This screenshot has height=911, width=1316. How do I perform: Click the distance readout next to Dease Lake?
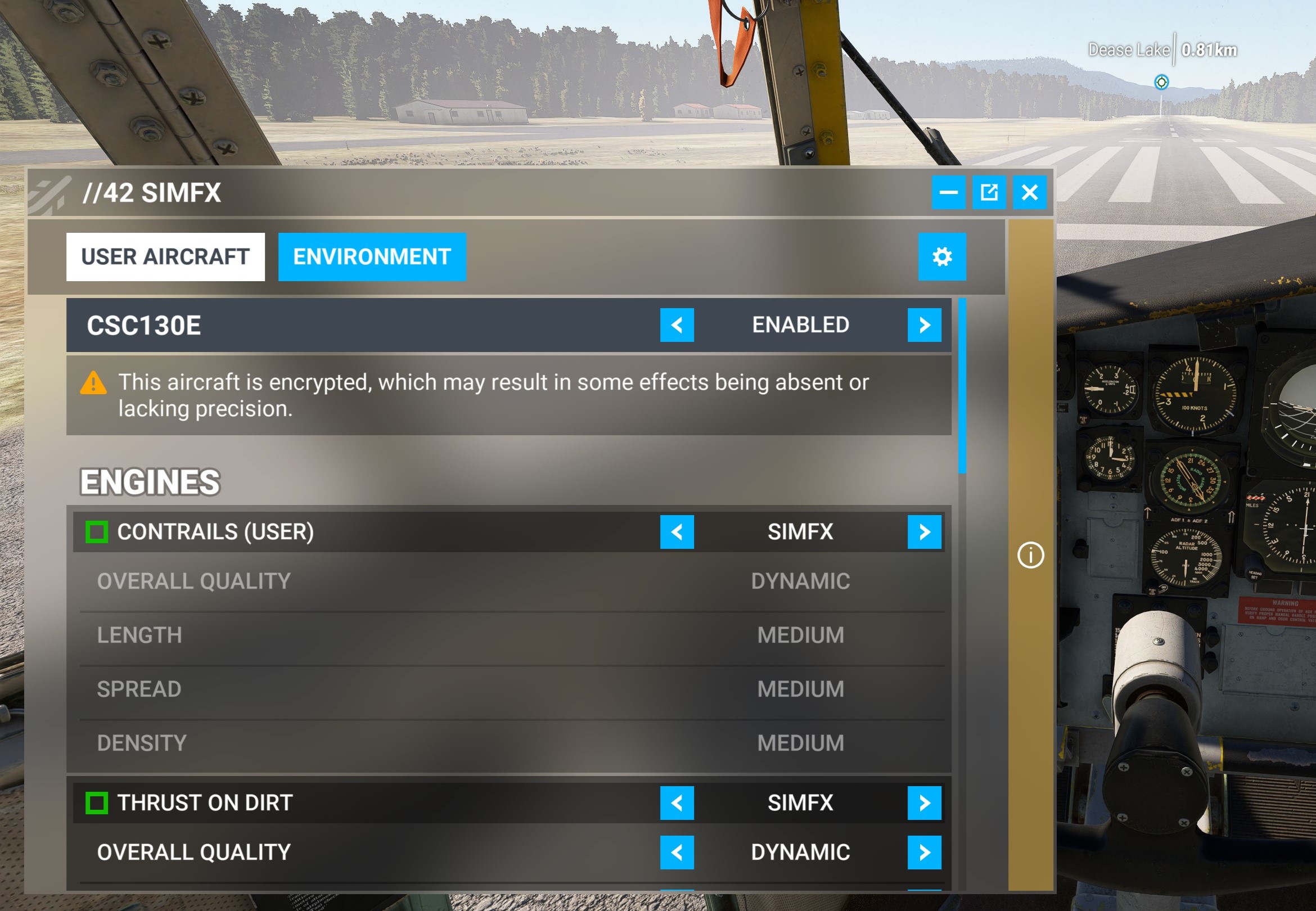click(1209, 50)
